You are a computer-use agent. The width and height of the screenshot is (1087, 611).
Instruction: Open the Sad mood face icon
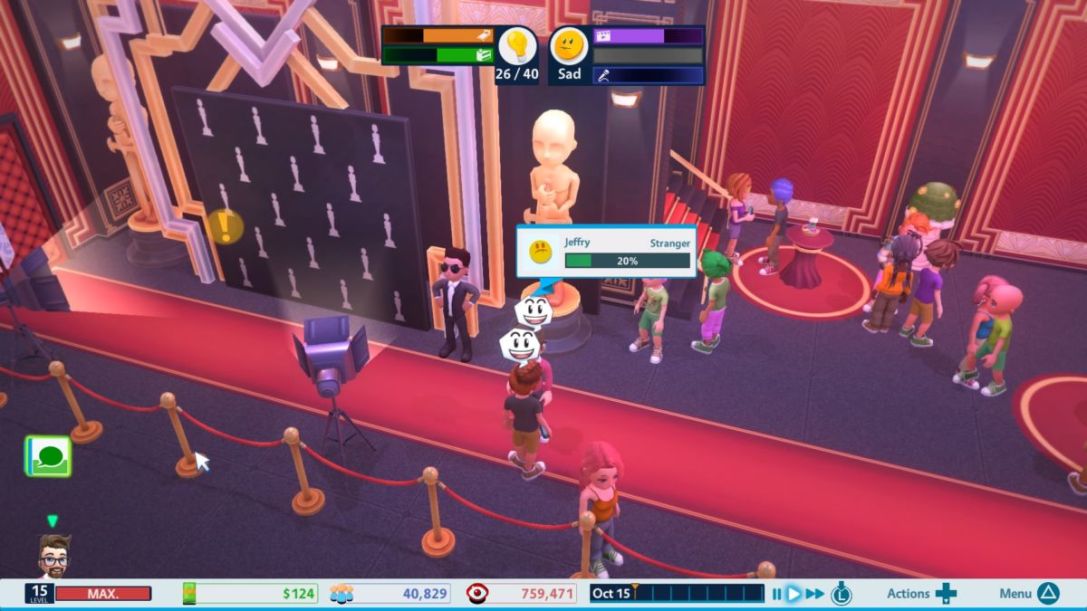coord(569,46)
